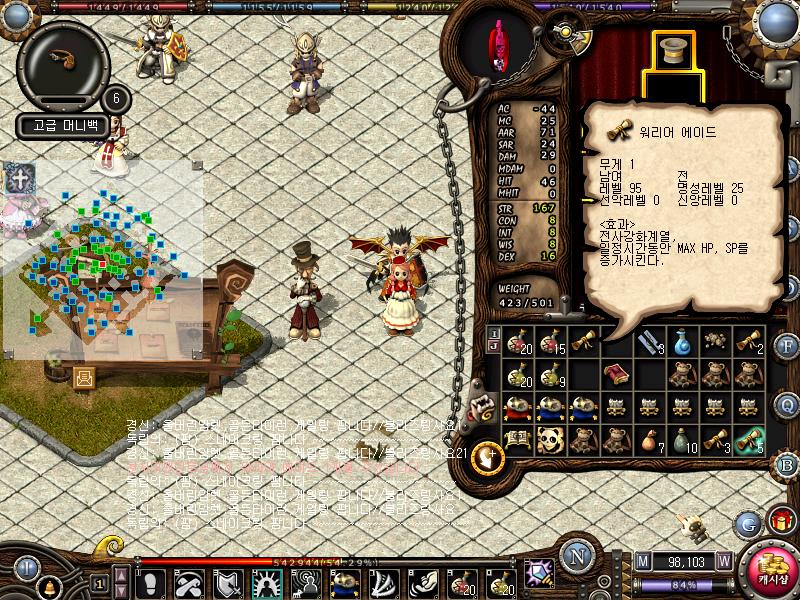This screenshot has height=600, width=800.
Task: Click the round B button
Action: click(787, 464)
